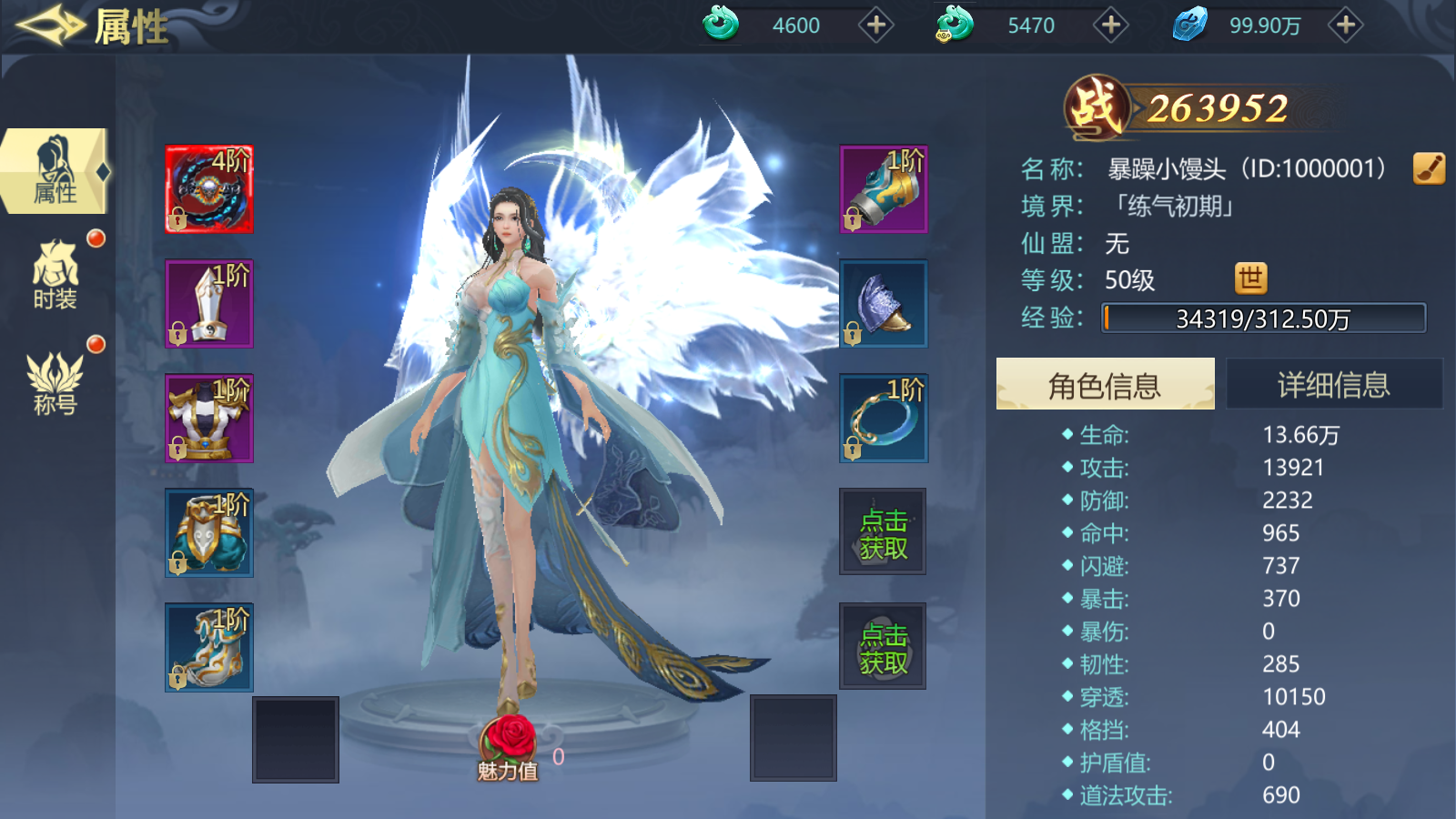Open the ring equipment slot
This screenshot has height=819, width=1456.
(883, 419)
